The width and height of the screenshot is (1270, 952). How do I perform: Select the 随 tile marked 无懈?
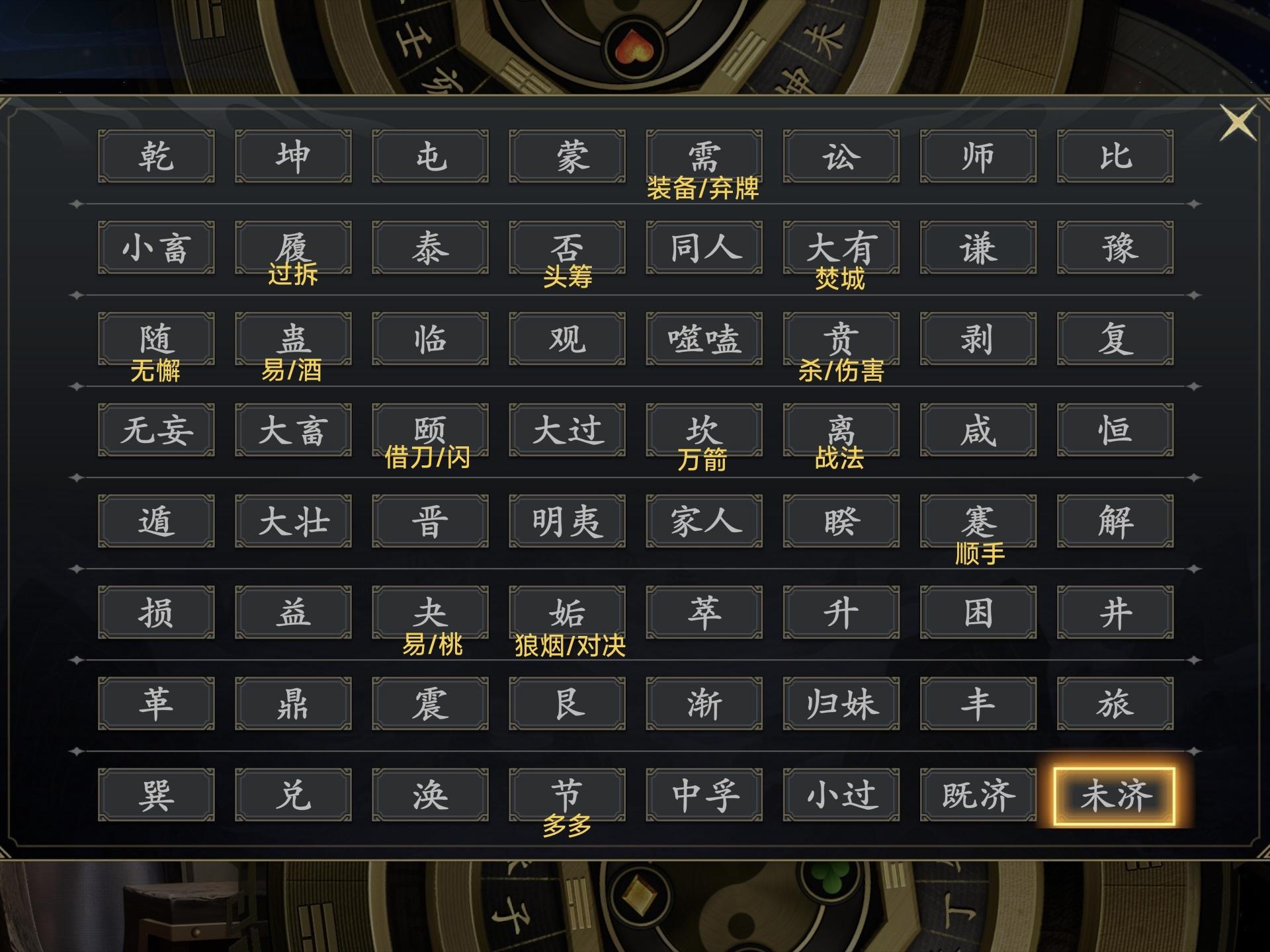click(155, 339)
